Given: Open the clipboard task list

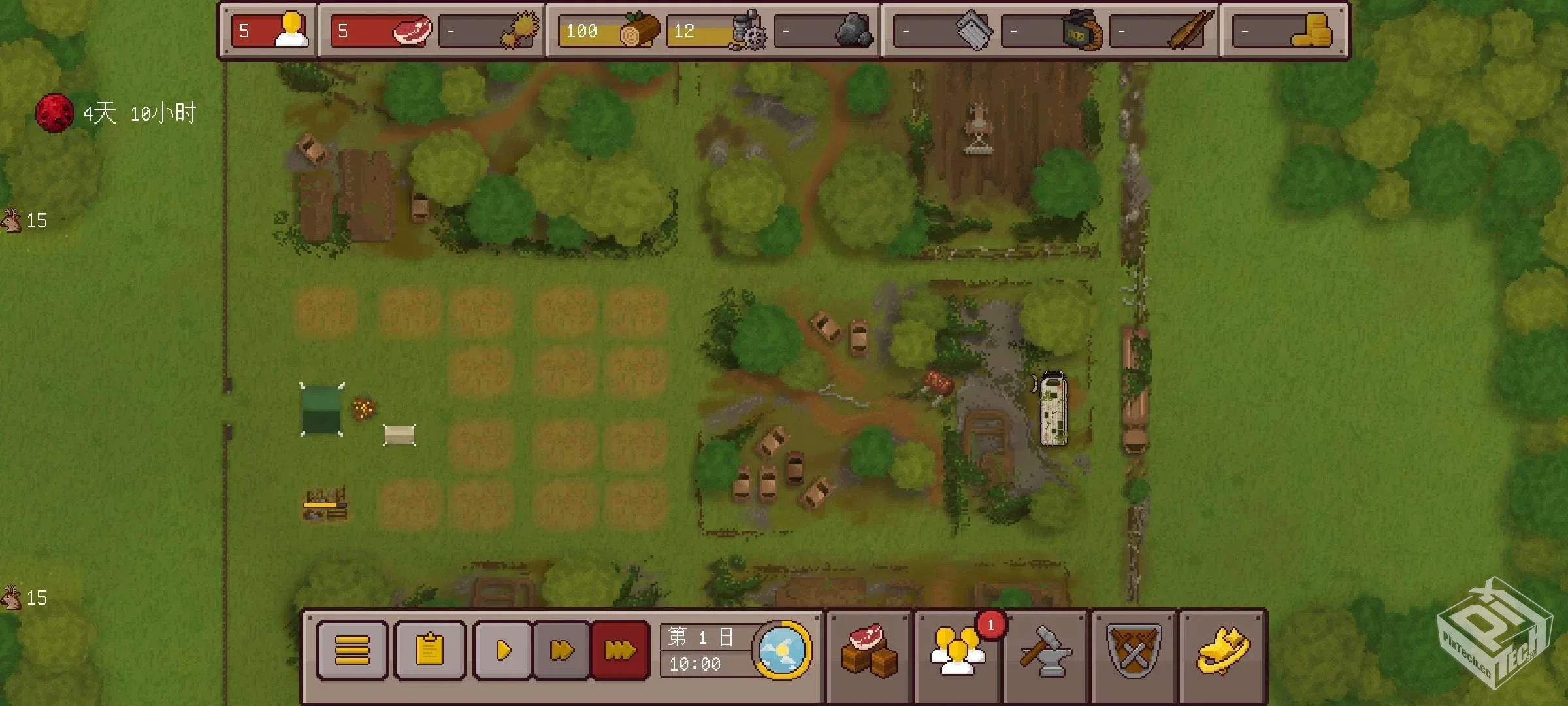Looking at the screenshot, I should pos(430,651).
